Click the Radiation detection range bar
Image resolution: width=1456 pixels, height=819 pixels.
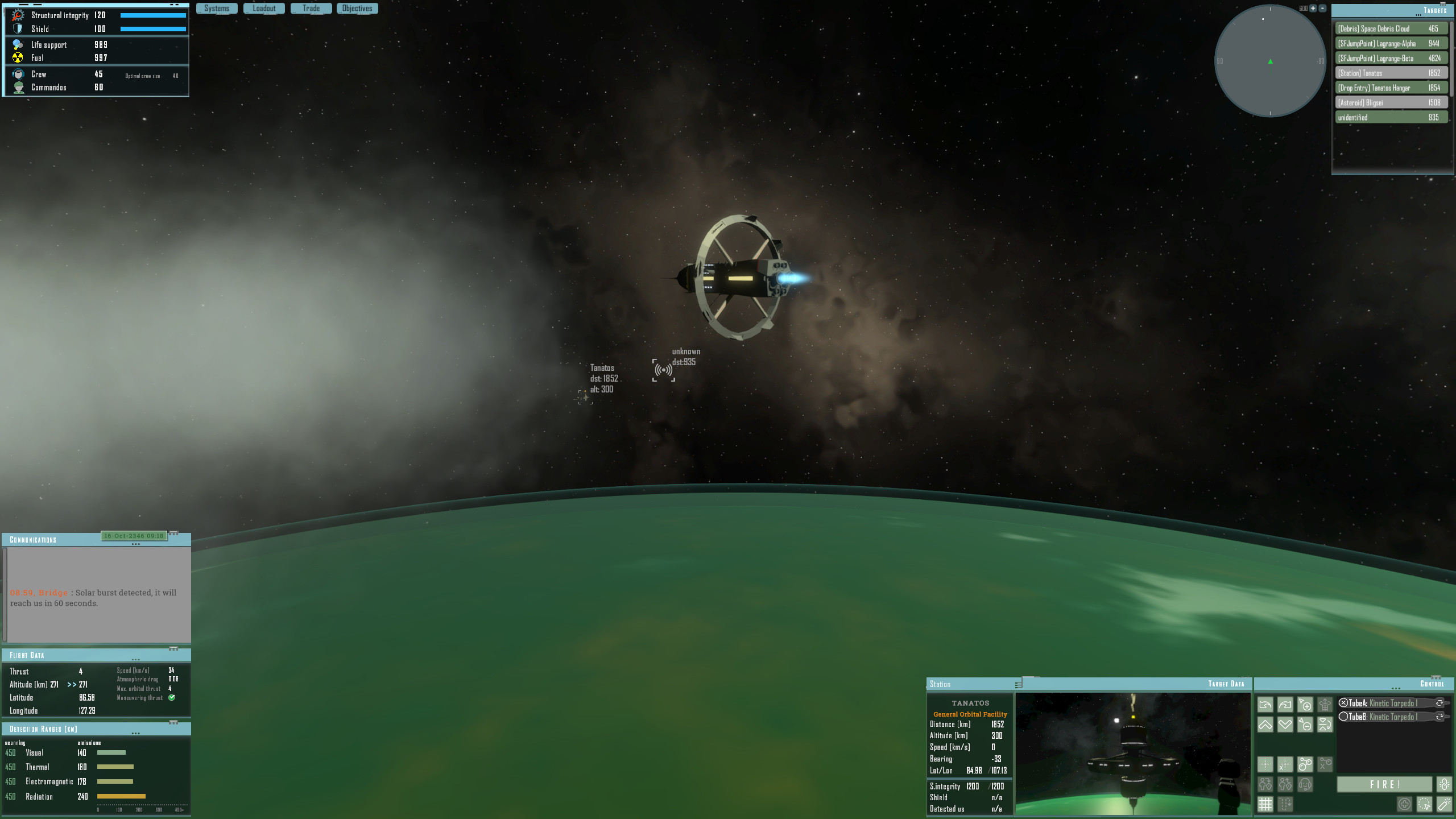click(x=119, y=797)
